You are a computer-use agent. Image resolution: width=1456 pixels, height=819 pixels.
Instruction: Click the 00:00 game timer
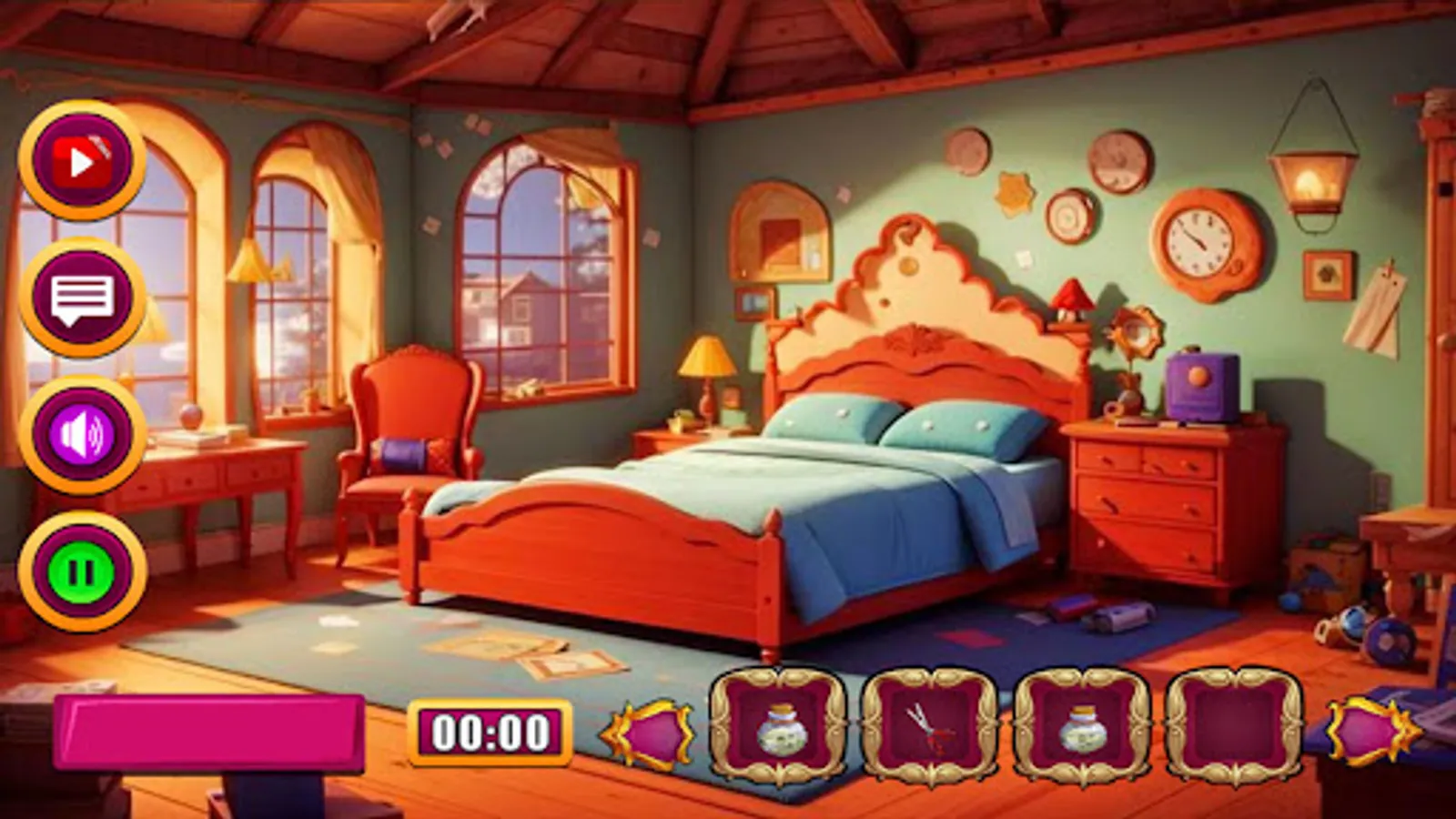click(x=490, y=730)
